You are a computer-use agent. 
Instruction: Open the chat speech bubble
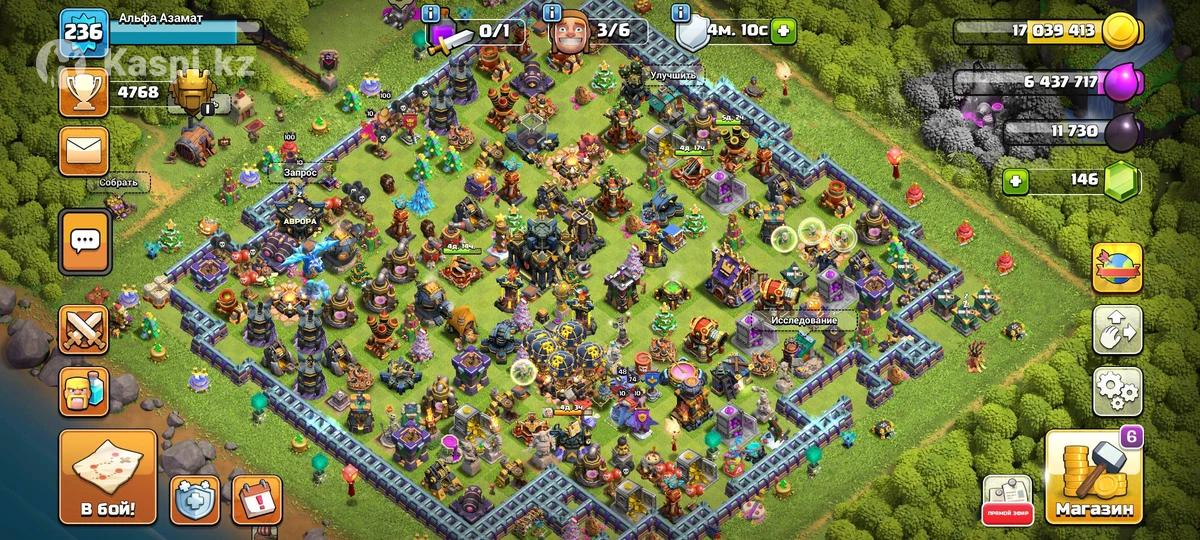84,240
